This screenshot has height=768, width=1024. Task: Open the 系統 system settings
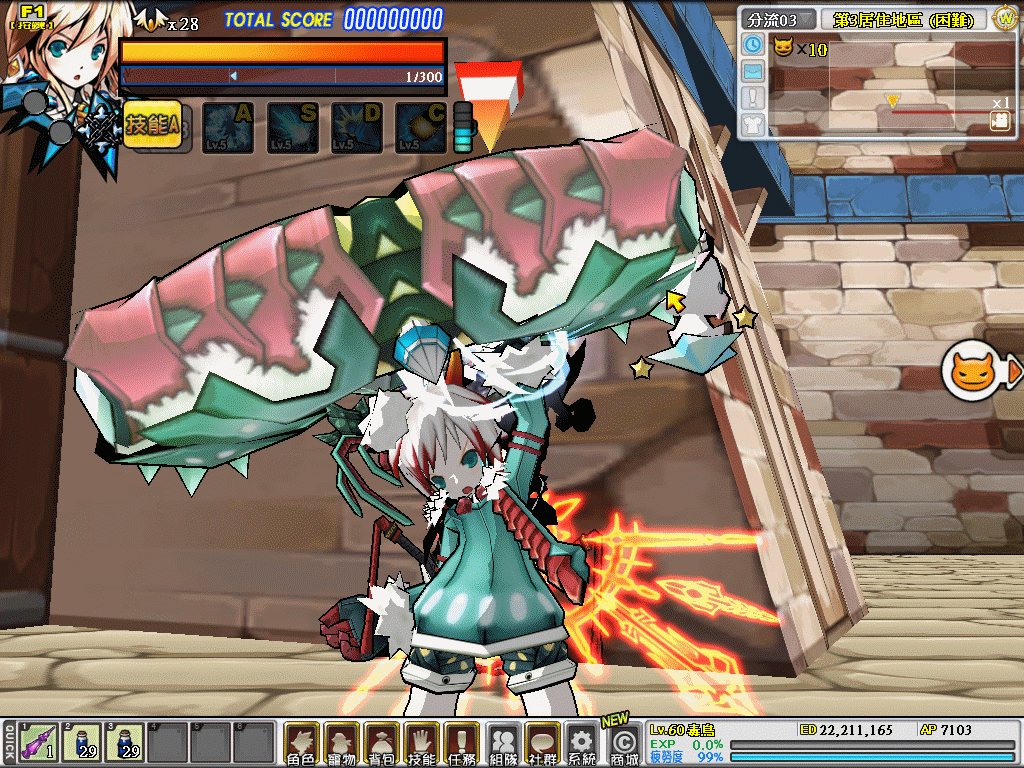[581, 744]
